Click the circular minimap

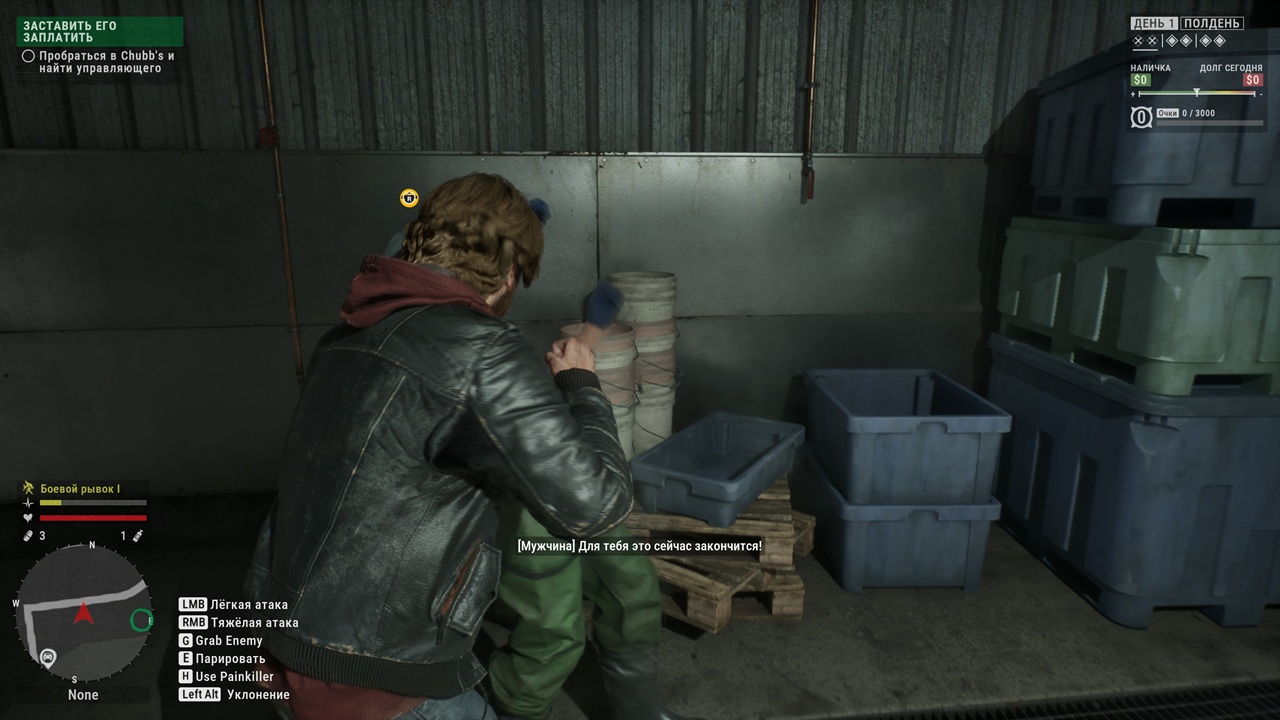pyautogui.click(x=84, y=612)
